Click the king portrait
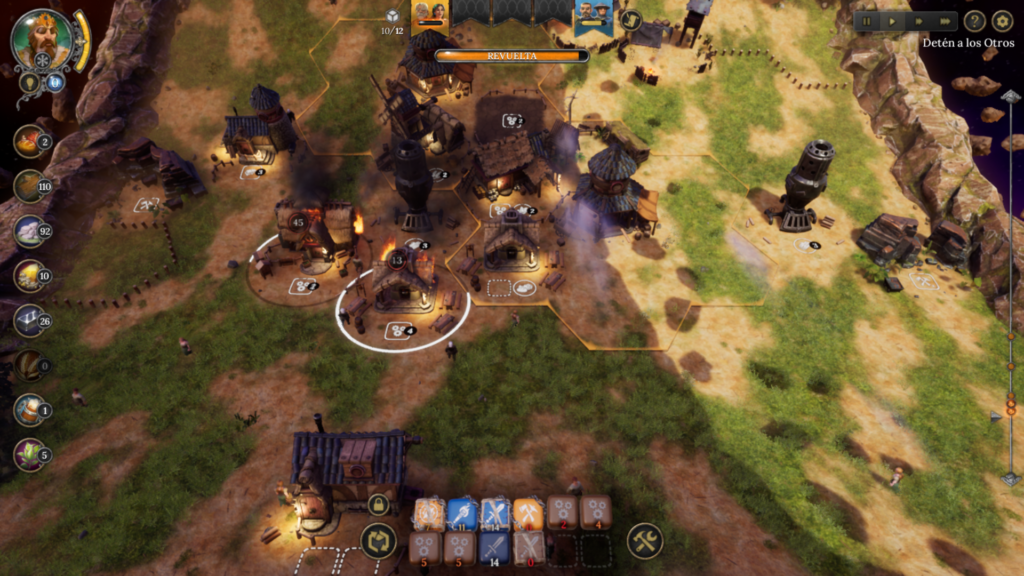Image resolution: width=1024 pixels, height=576 pixels. click(x=42, y=40)
